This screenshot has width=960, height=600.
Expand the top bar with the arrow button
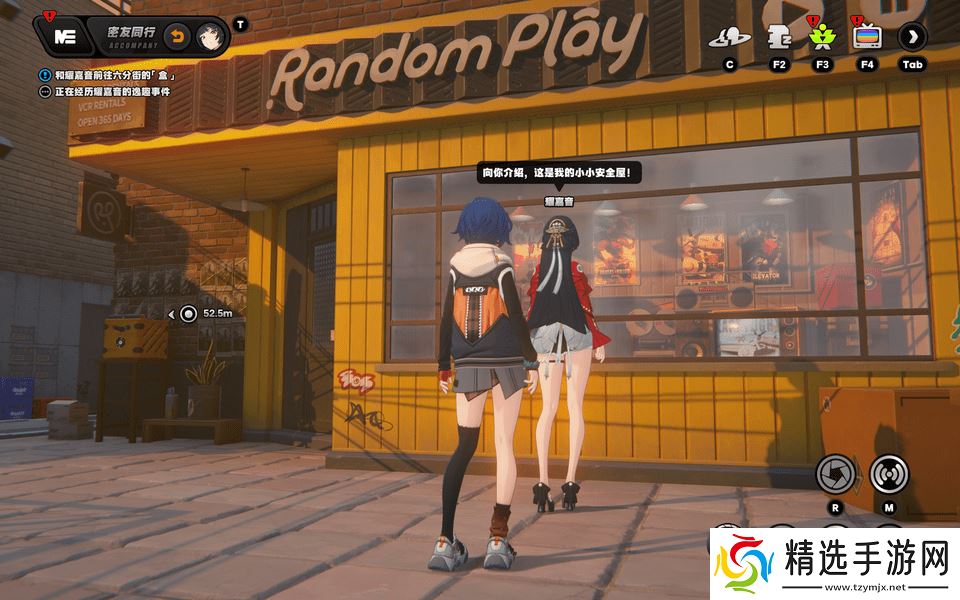[912, 37]
